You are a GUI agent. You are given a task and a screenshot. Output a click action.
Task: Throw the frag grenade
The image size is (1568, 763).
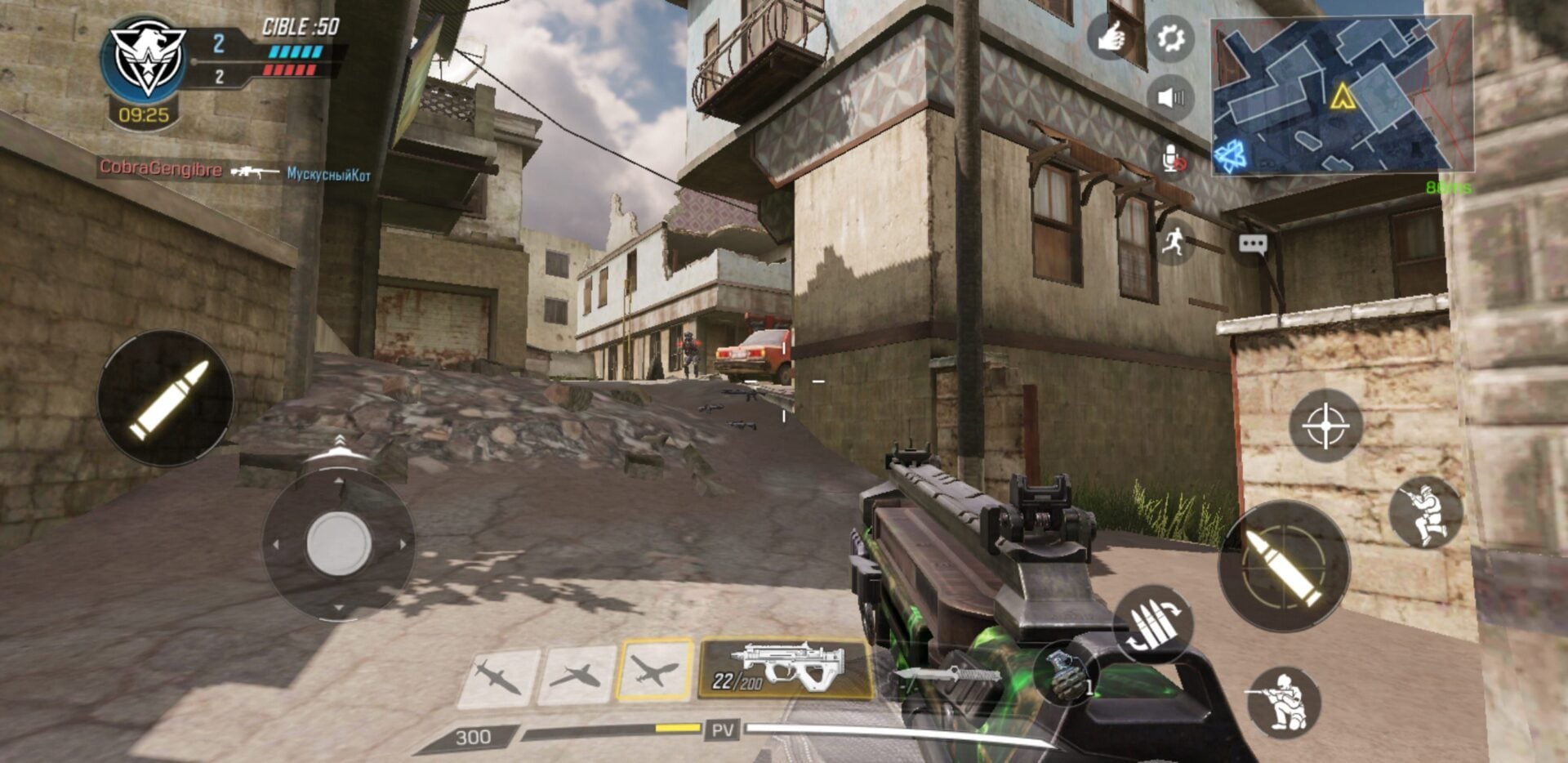coord(1063,672)
